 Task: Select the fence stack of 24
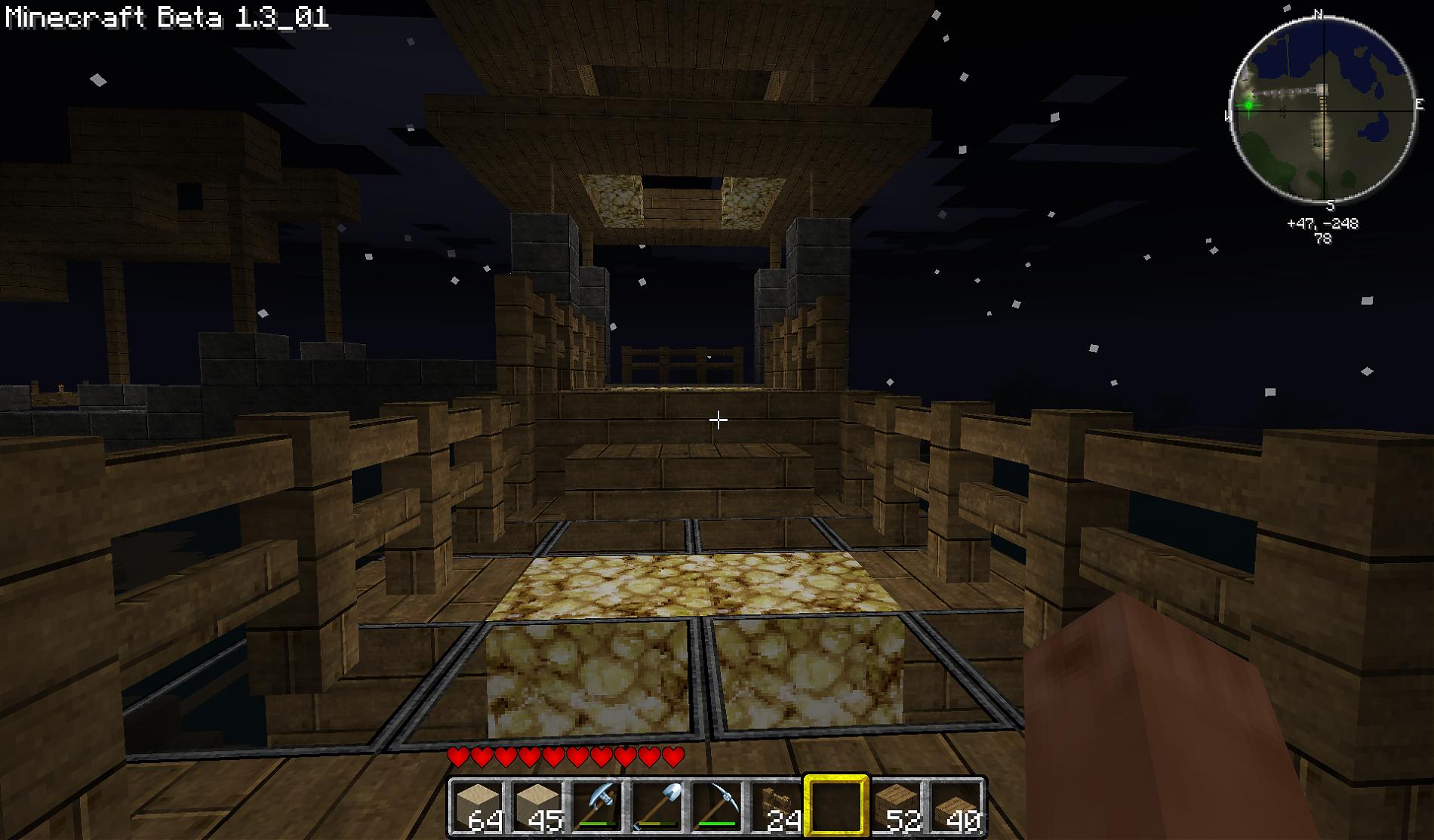[x=776, y=807]
